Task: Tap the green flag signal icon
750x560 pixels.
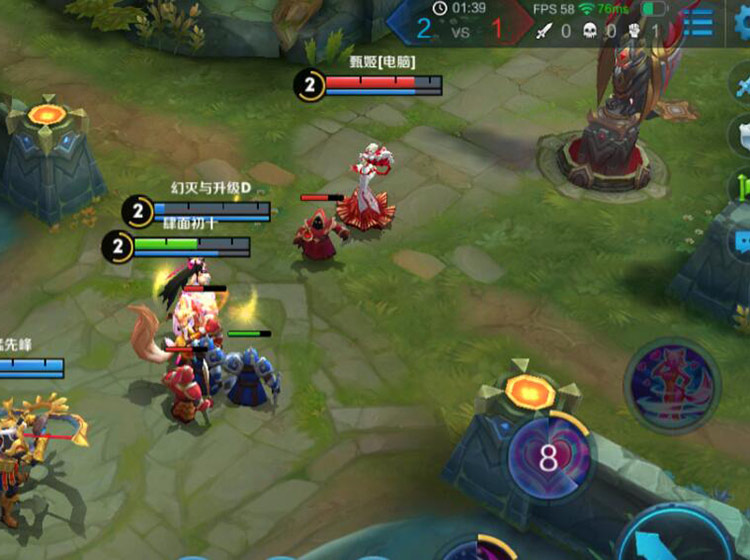Action: 742,187
